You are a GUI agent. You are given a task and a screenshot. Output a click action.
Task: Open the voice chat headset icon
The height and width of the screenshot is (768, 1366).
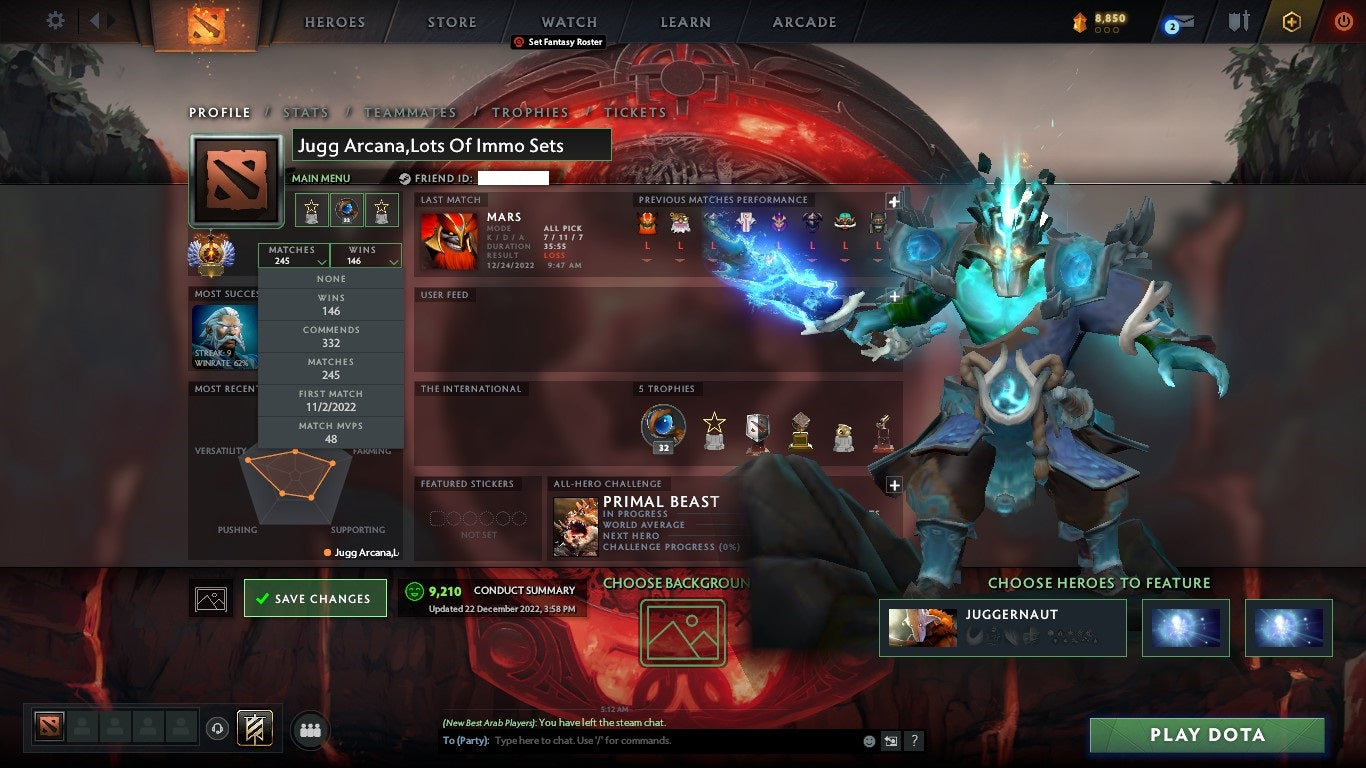coord(218,730)
